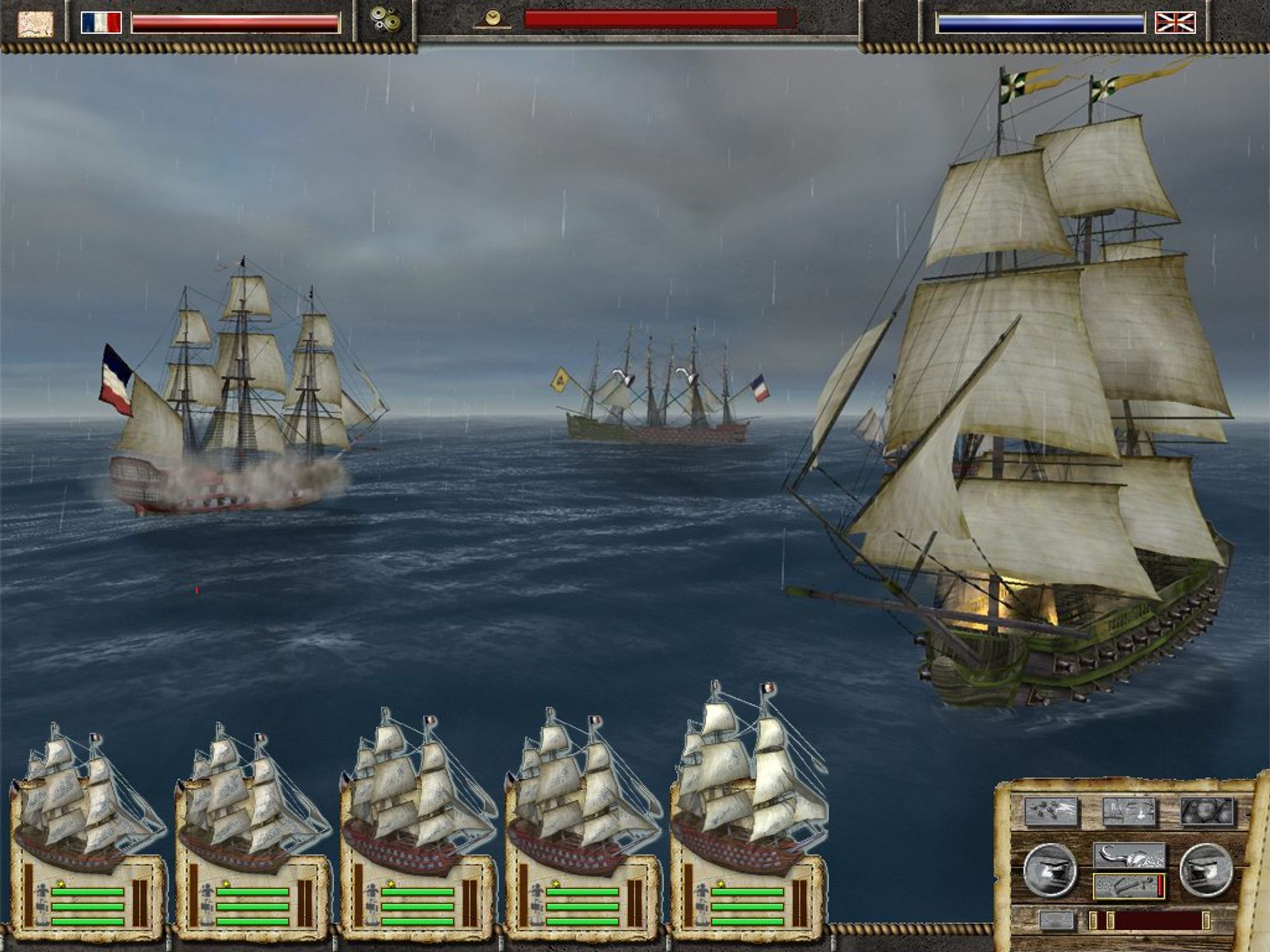Select the round cannonball ammunition

coord(1206,811)
